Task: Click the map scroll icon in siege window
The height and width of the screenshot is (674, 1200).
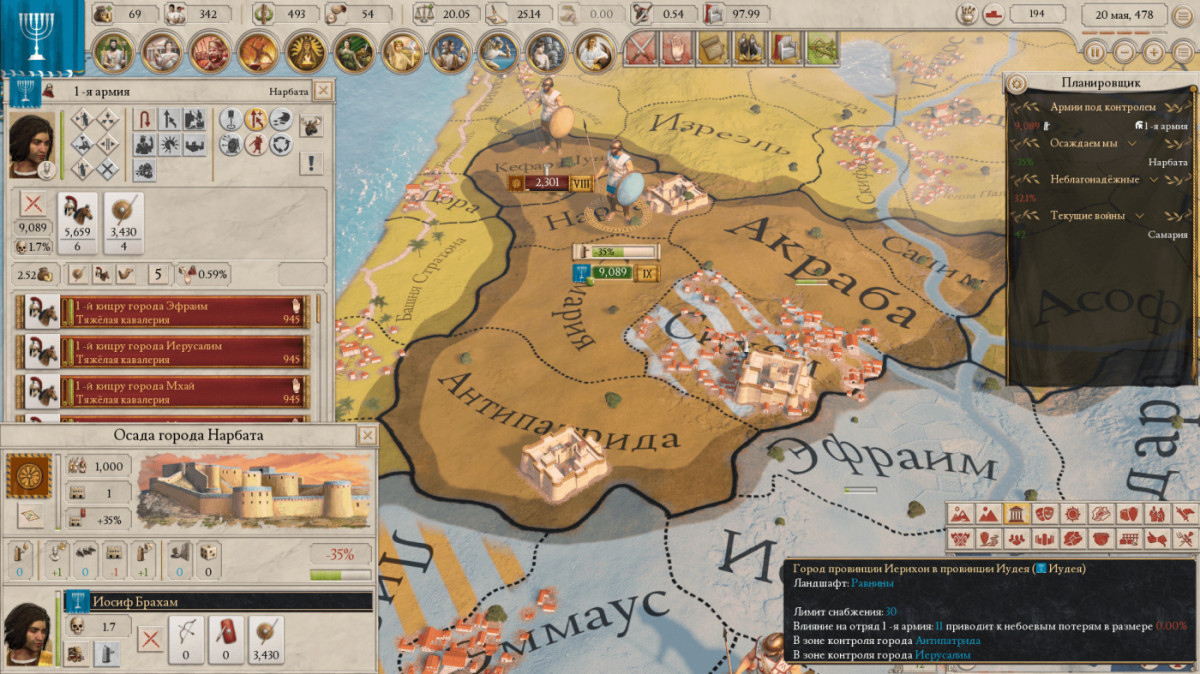Action: point(30,516)
